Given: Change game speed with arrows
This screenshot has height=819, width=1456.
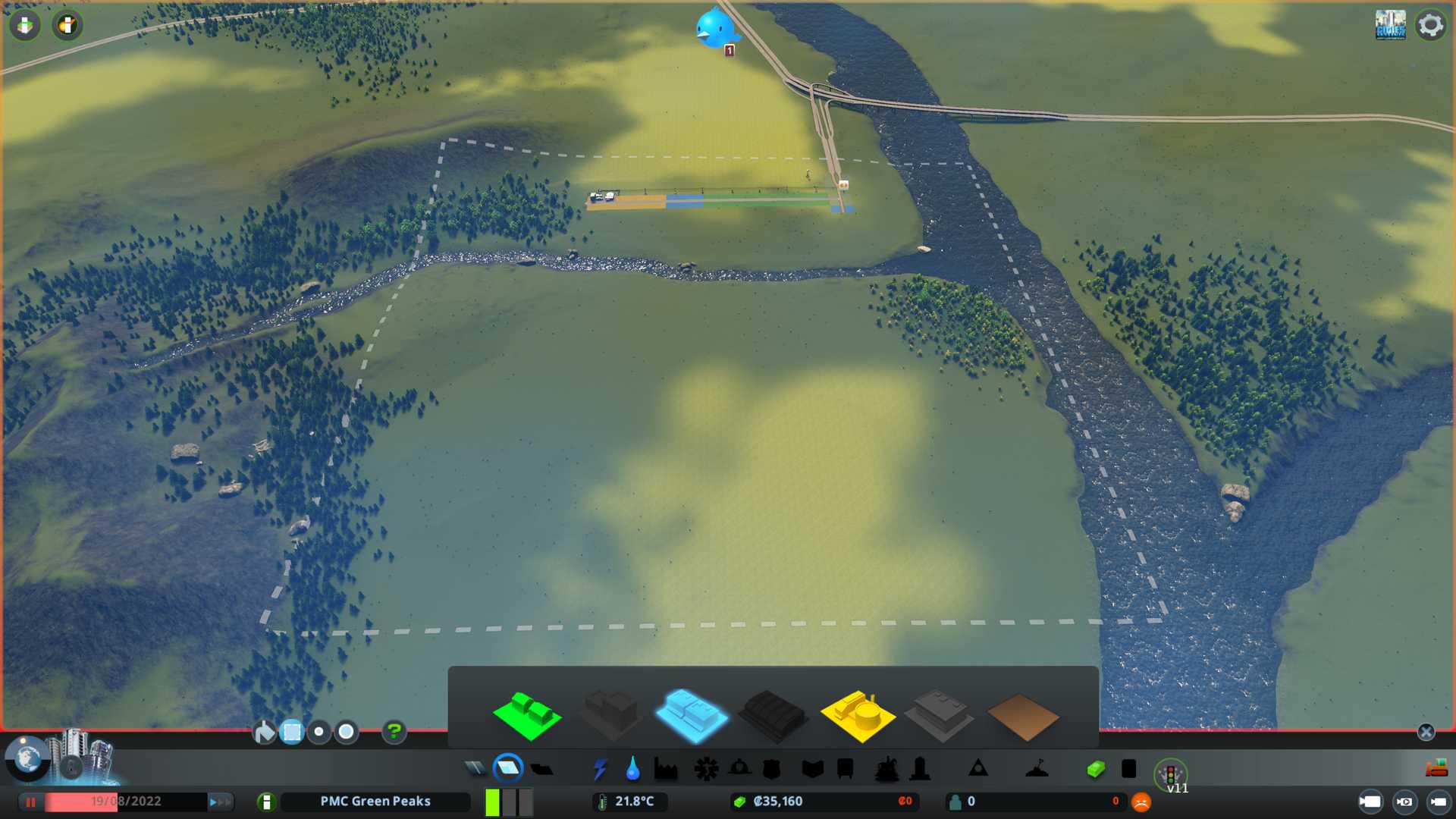Looking at the screenshot, I should 220,802.
